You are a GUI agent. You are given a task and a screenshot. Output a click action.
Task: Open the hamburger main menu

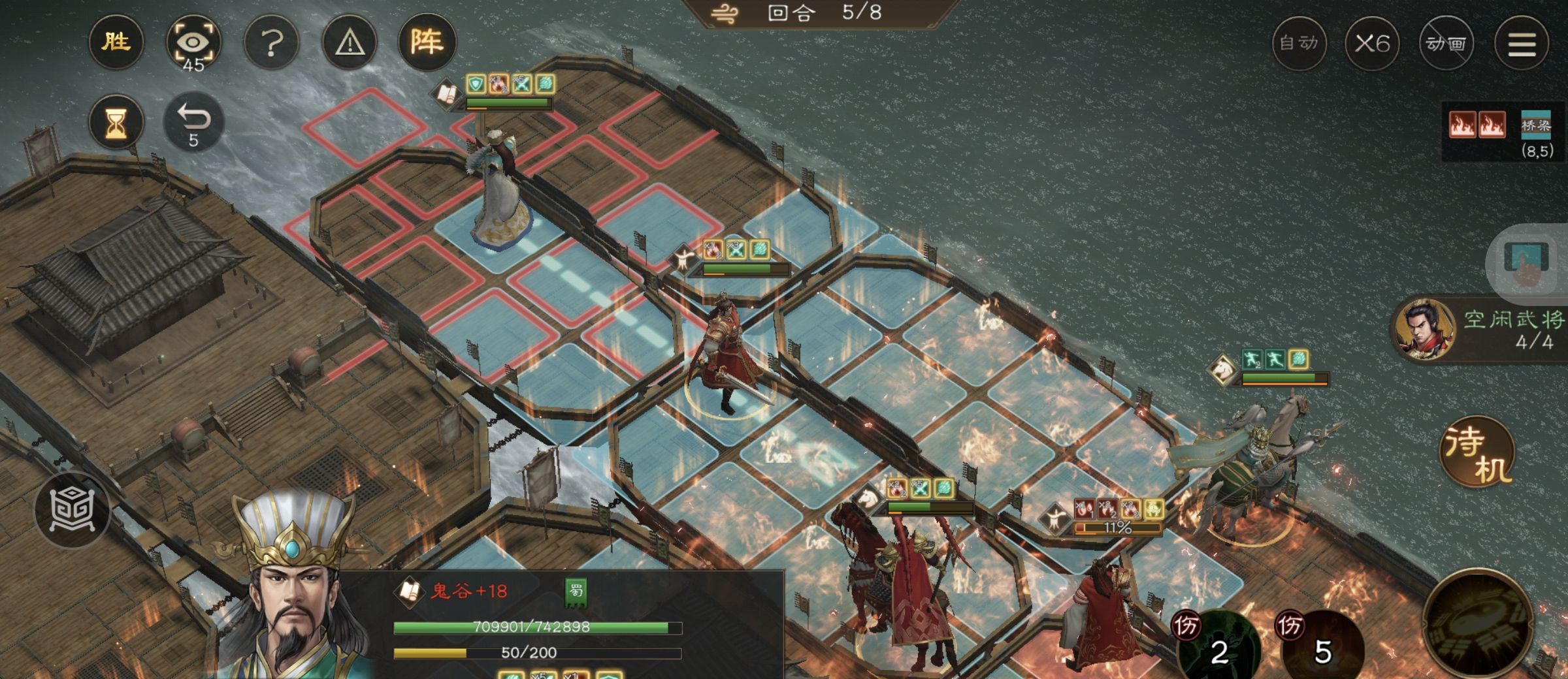(x=1522, y=44)
